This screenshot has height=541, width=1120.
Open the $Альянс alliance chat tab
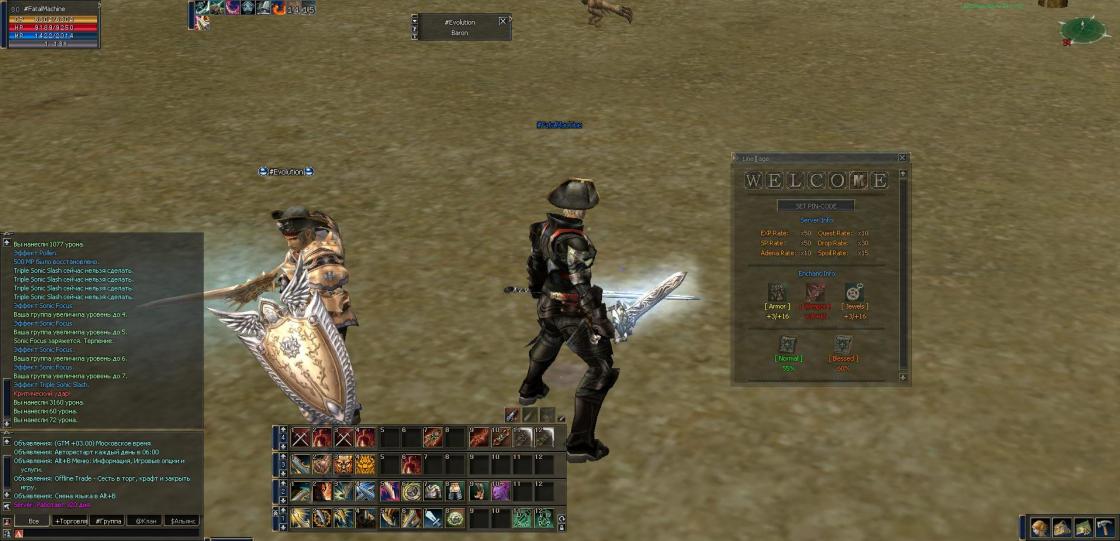[x=182, y=521]
